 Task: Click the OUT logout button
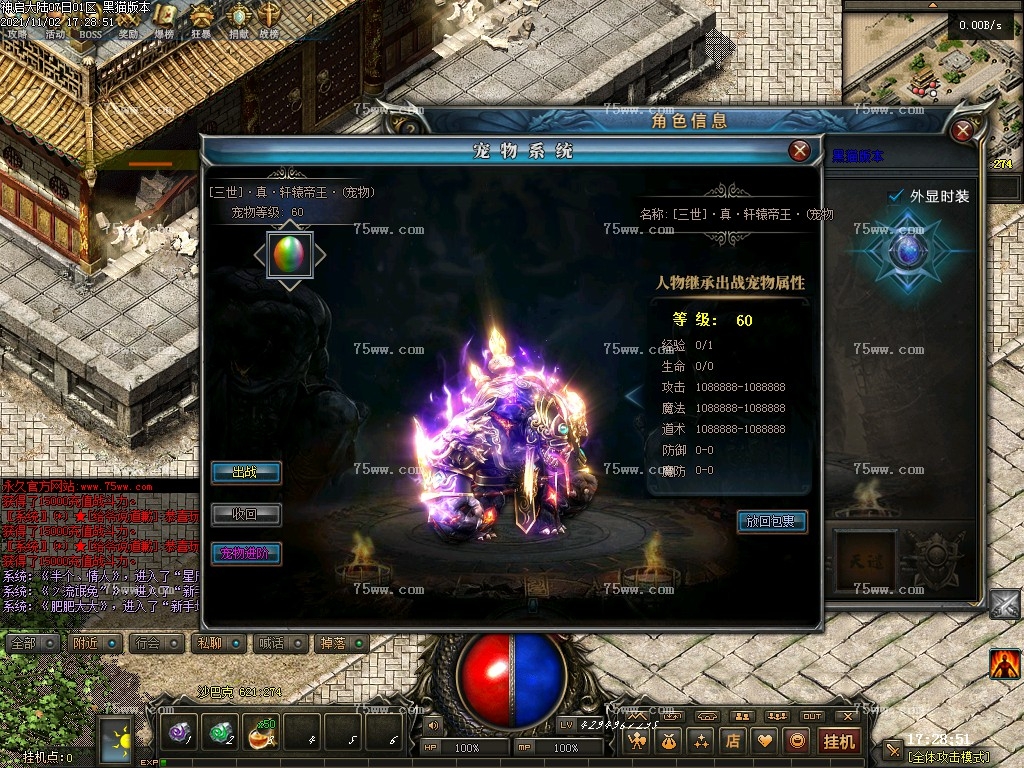[x=812, y=716]
